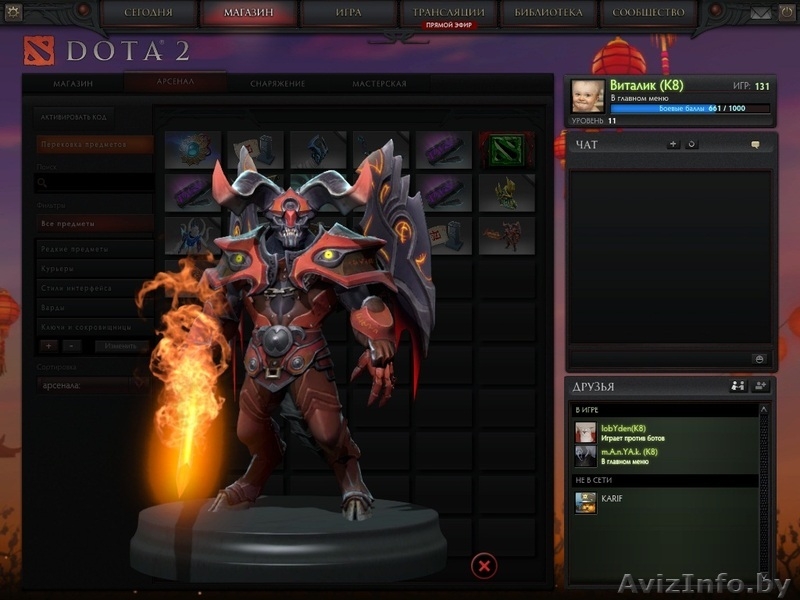Add a new chat channel with plus
The height and width of the screenshot is (600, 800).
(x=673, y=145)
